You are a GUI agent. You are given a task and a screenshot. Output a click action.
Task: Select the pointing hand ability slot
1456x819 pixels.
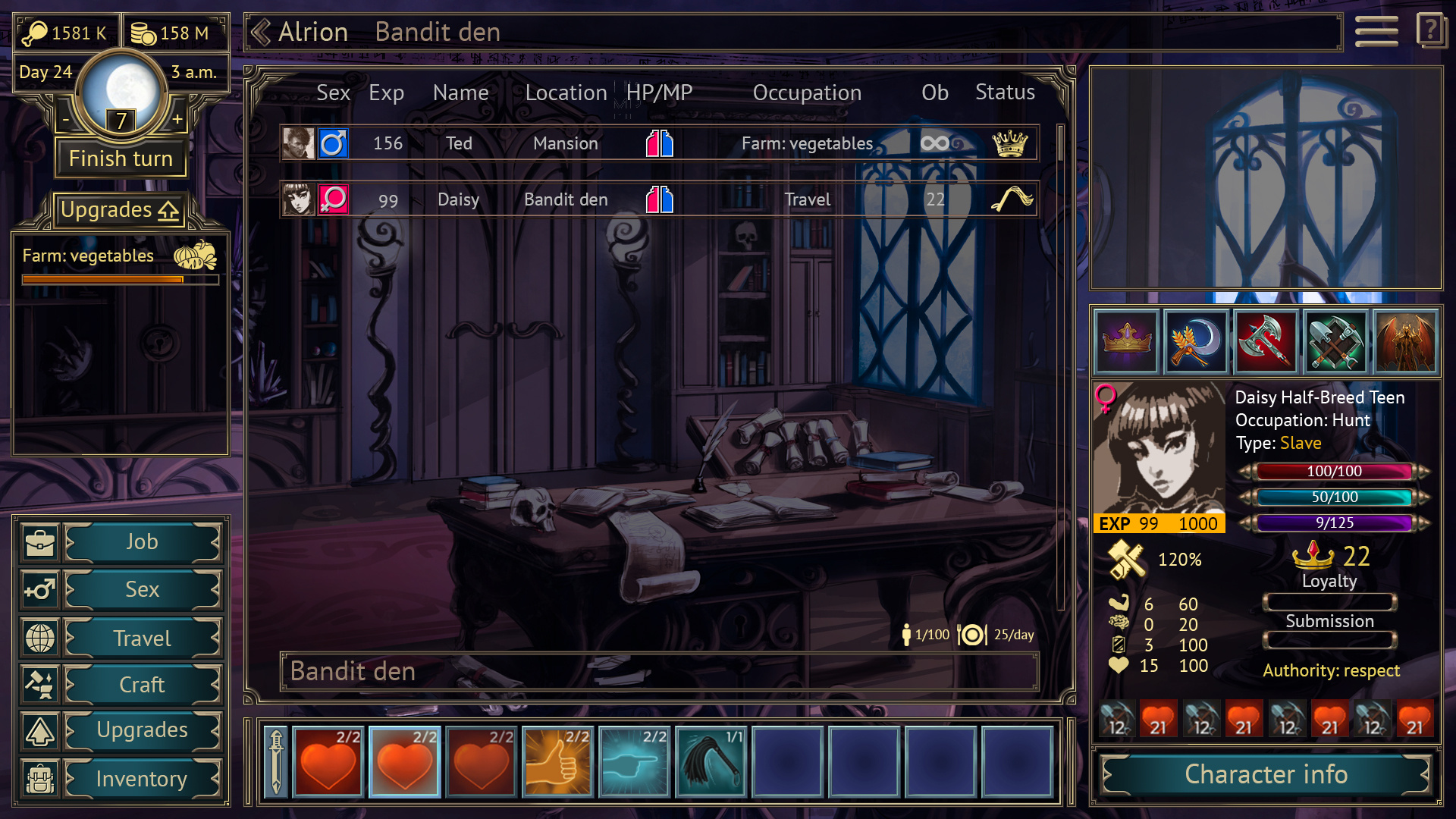click(x=634, y=762)
